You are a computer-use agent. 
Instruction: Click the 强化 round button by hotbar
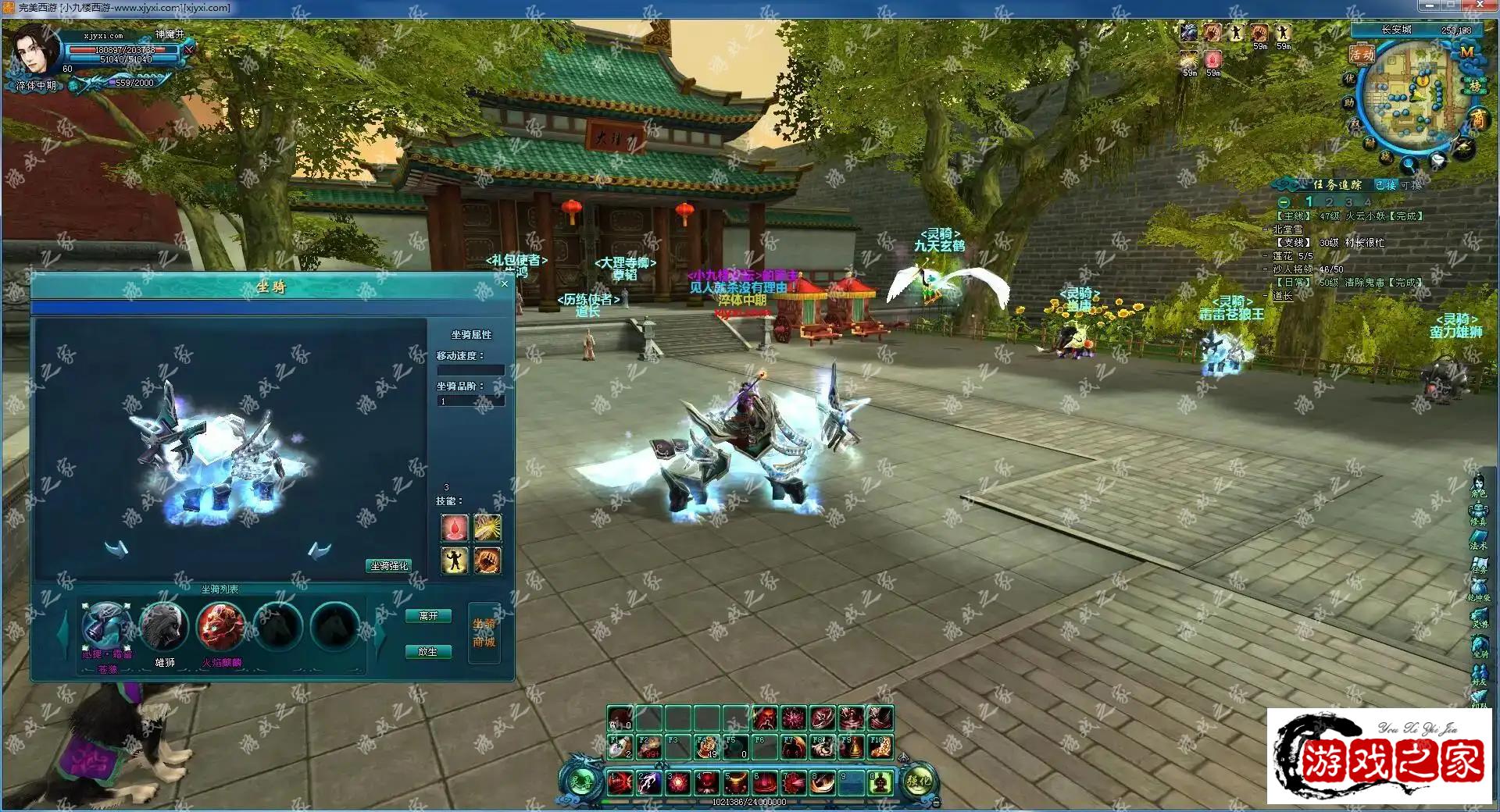coord(919,781)
